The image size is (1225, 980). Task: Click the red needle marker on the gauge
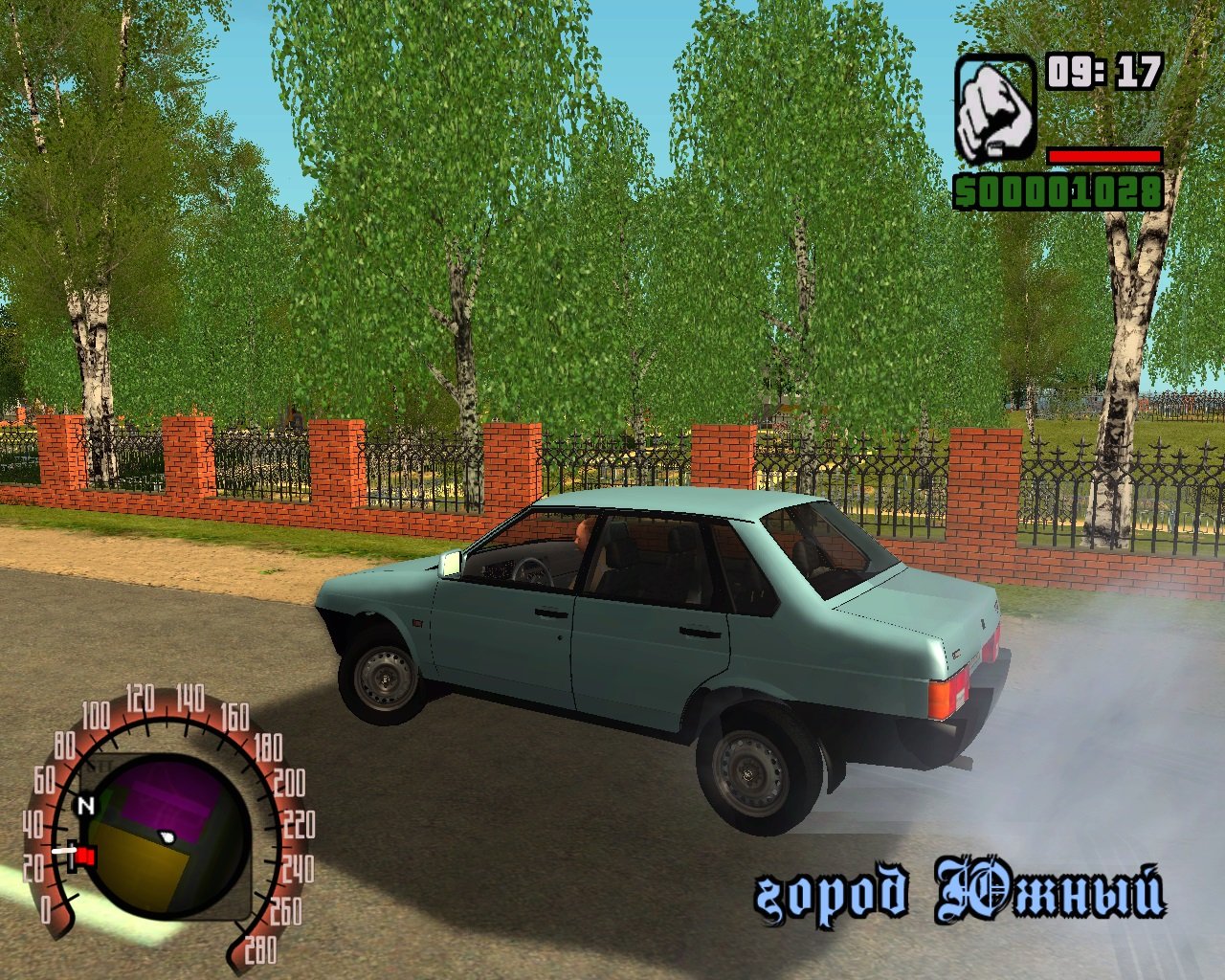(84, 854)
